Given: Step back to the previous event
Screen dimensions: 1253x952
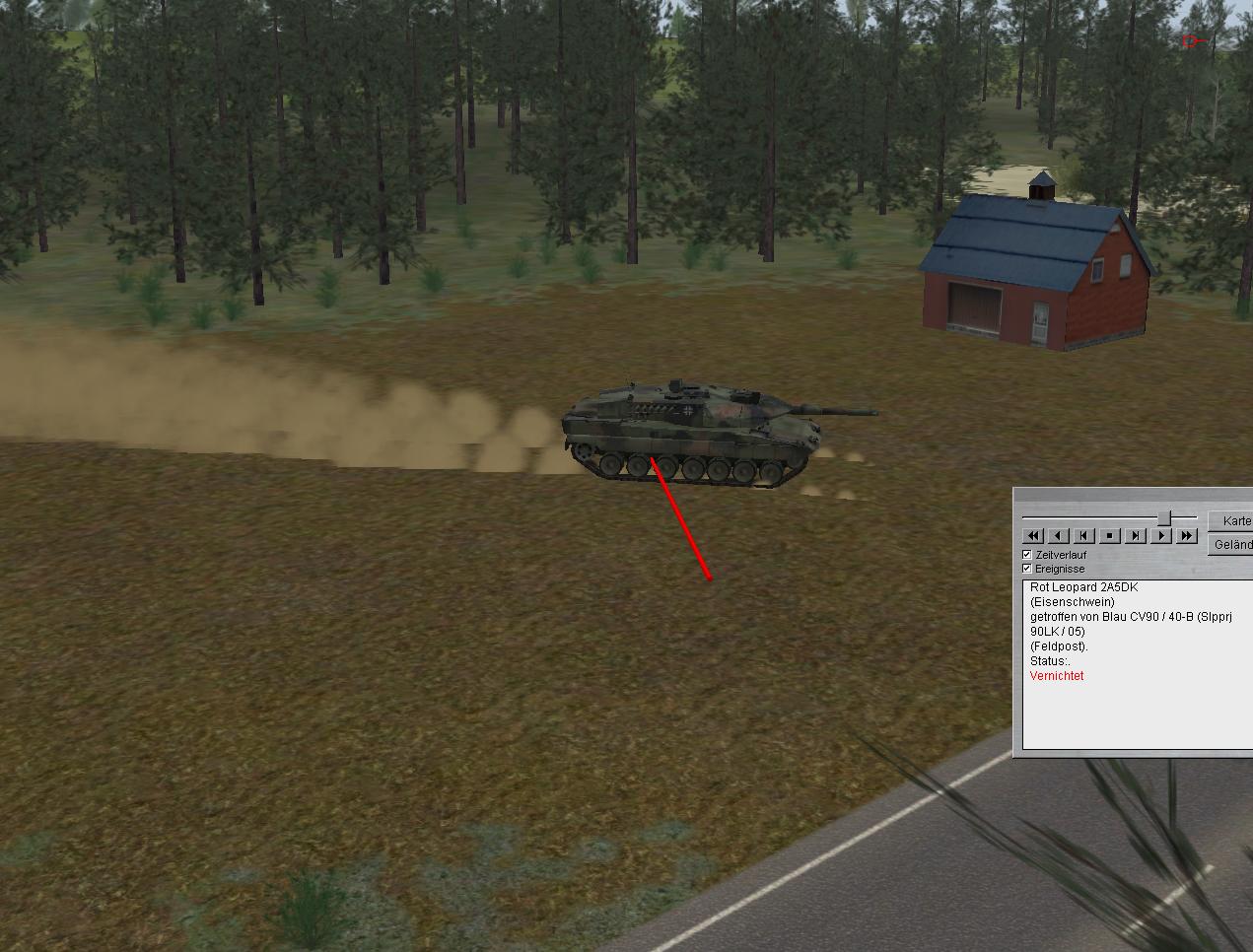Looking at the screenshot, I should [x=1083, y=535].
